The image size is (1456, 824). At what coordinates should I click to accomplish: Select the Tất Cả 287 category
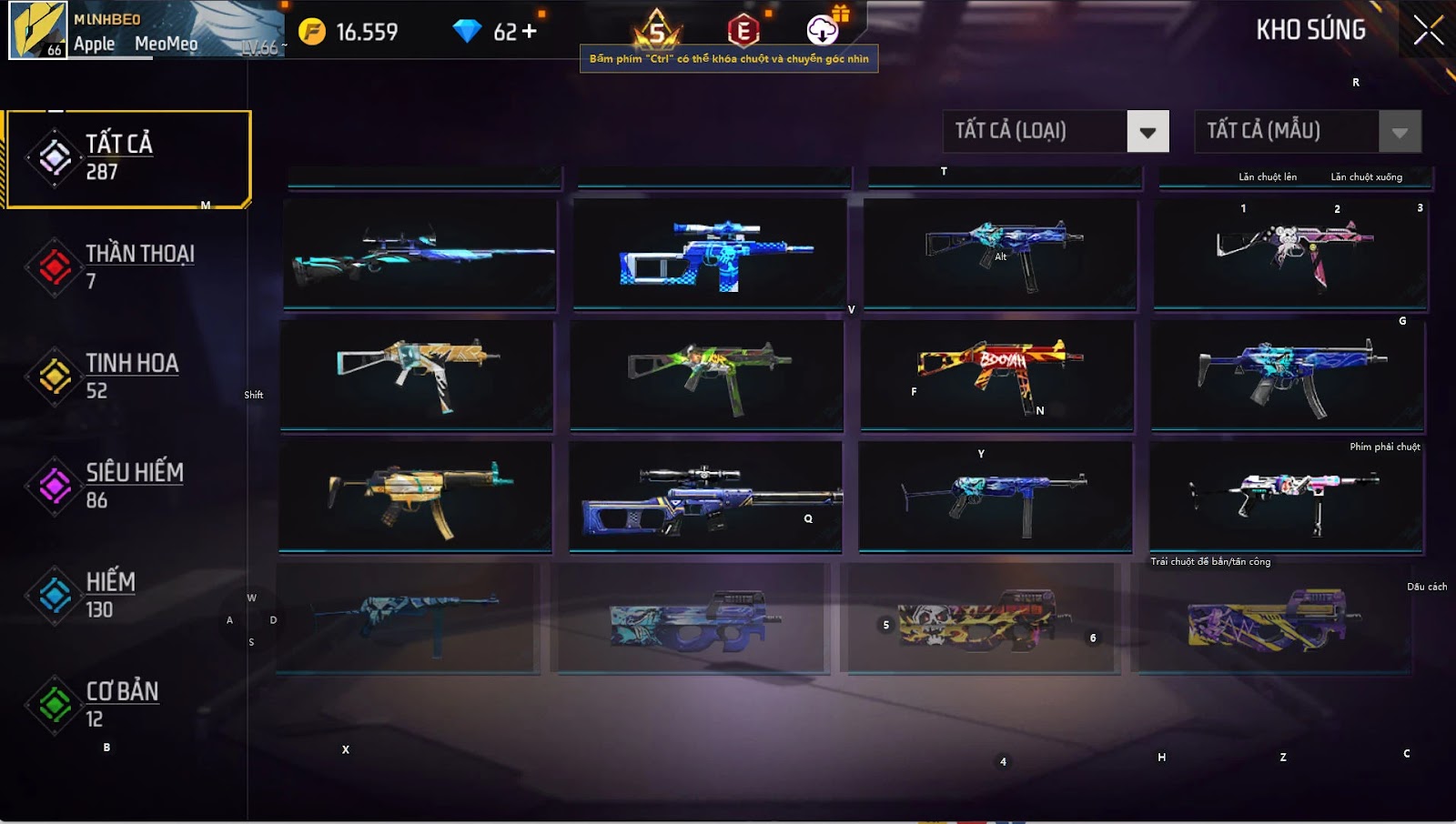tap(127, 158)
